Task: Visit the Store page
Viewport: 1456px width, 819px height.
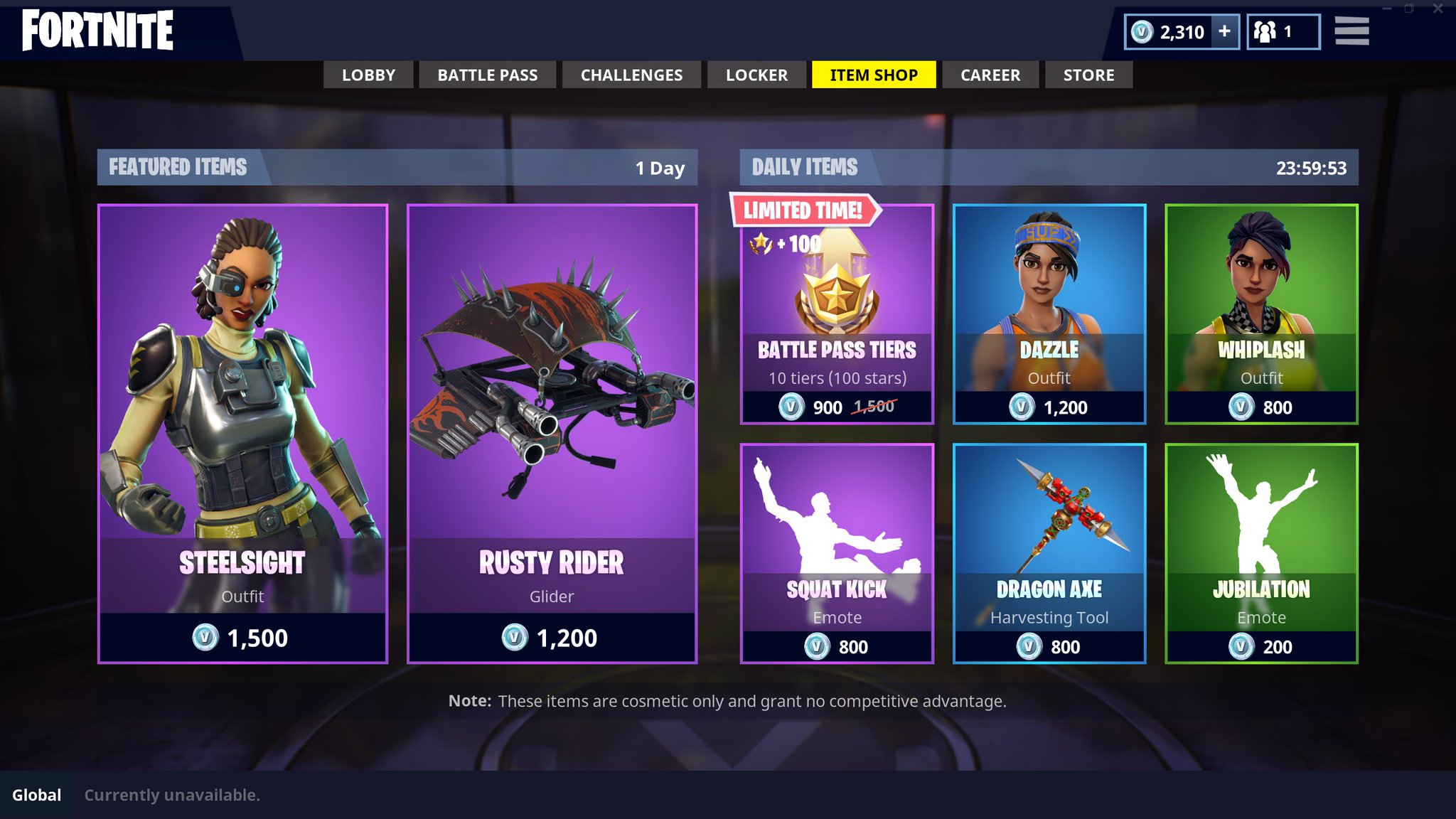Action: tap(1088, 75)
